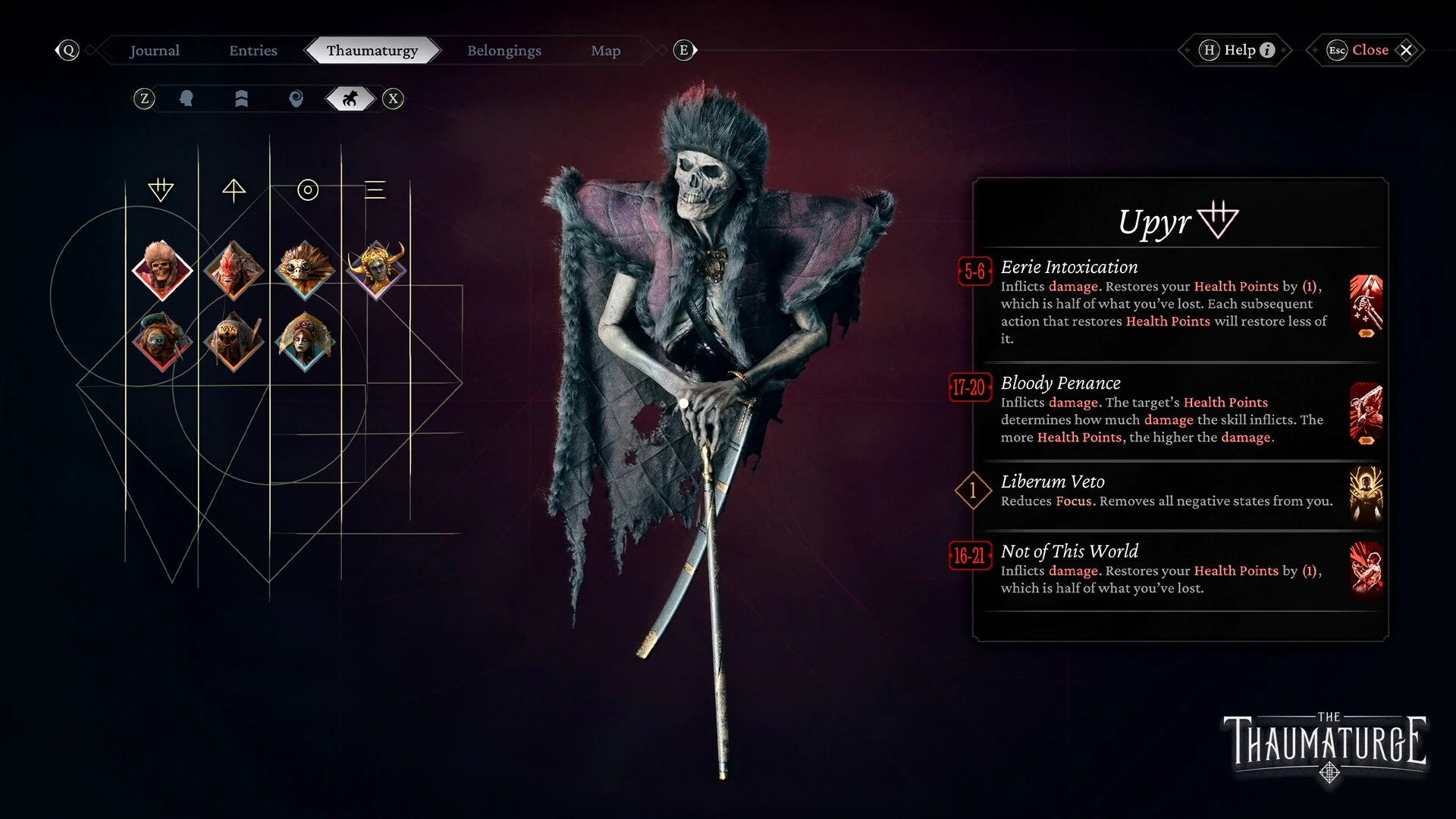The height and width of the screenshot is (819, 1456).
Task: Open the Entries tab
Action: (x=253, y=51)
